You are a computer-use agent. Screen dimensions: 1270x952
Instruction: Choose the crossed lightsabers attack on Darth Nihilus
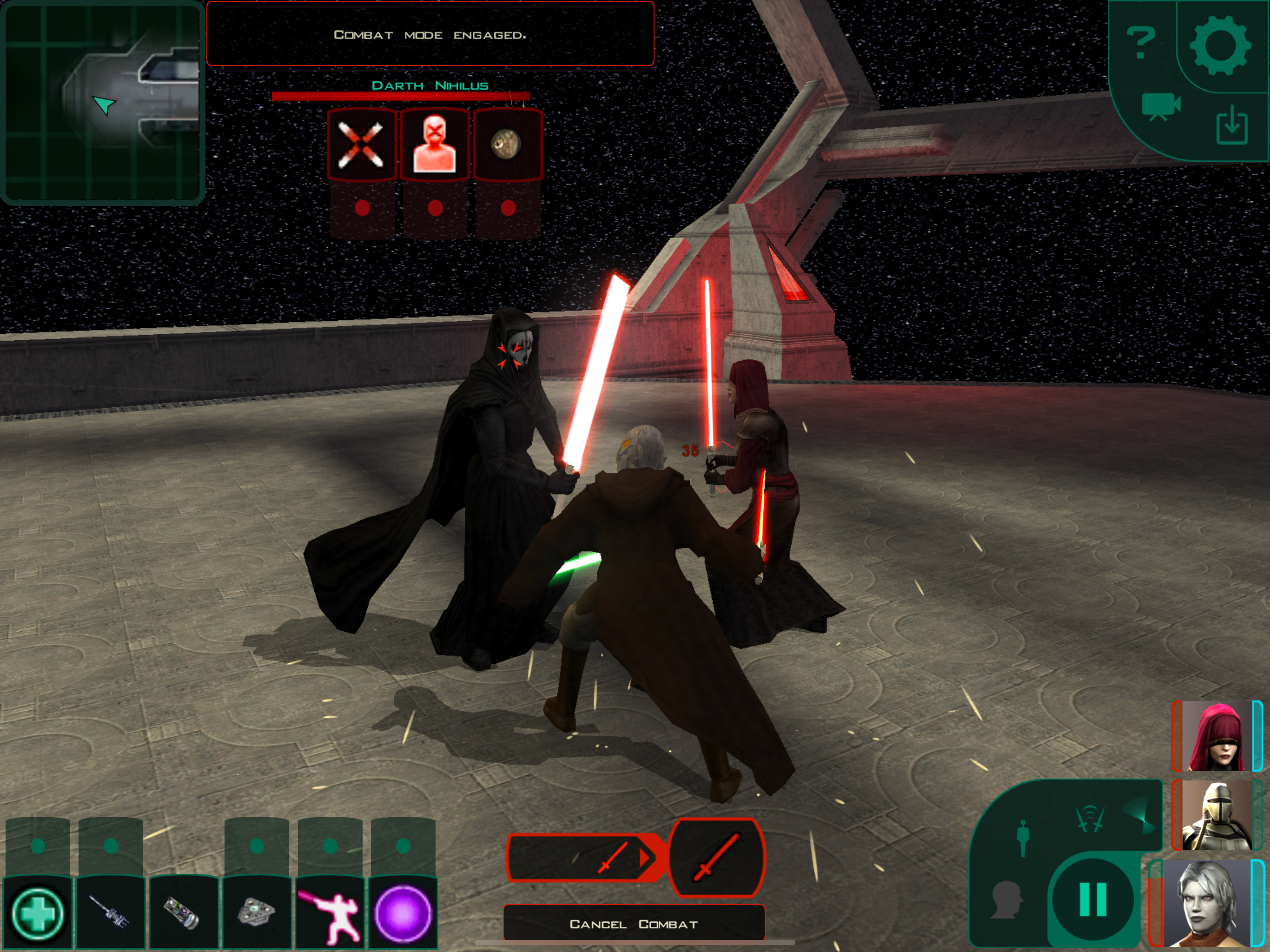coord(361,145)
